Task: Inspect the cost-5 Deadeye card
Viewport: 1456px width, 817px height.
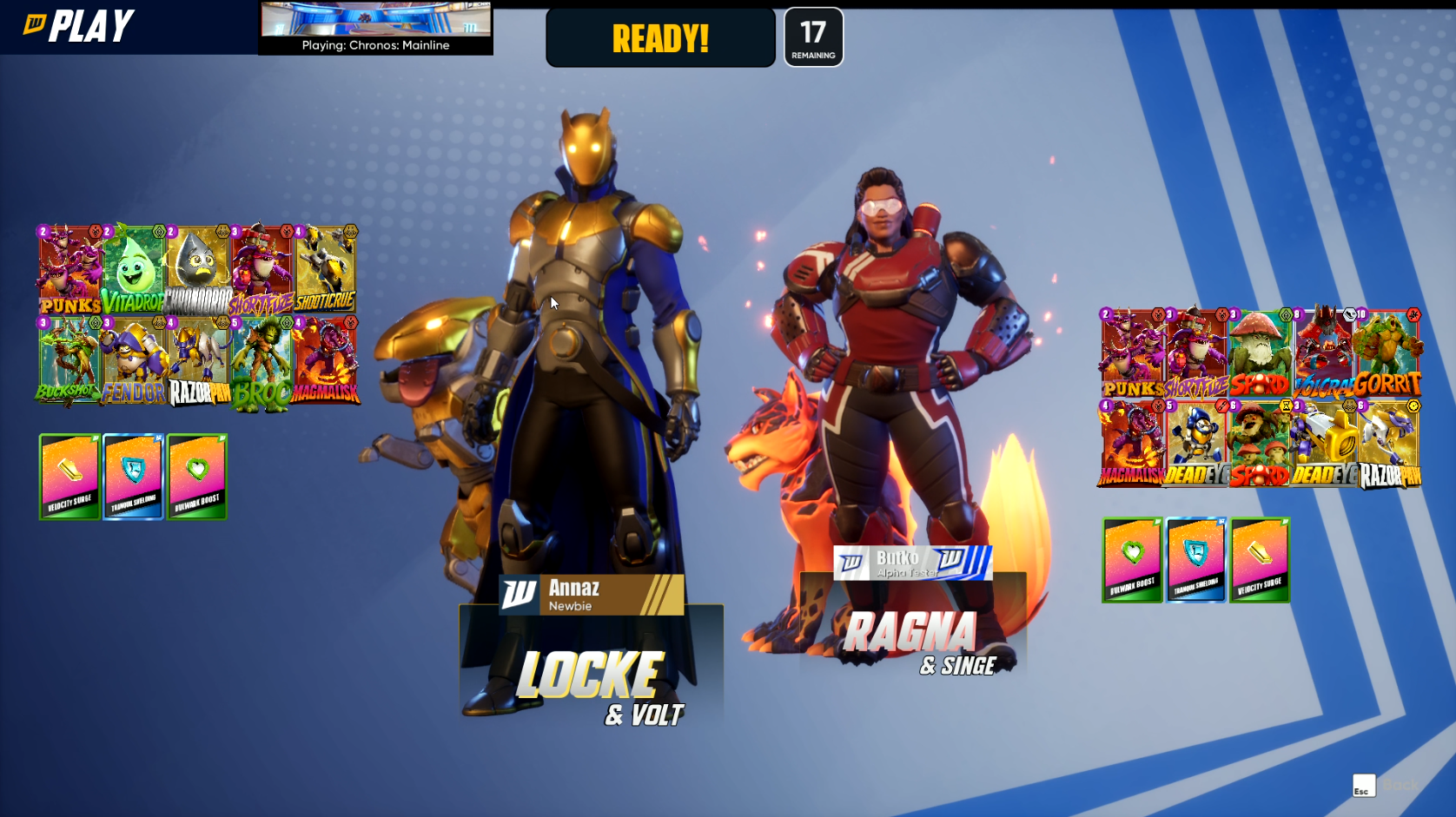Action: pos(1195,443)
